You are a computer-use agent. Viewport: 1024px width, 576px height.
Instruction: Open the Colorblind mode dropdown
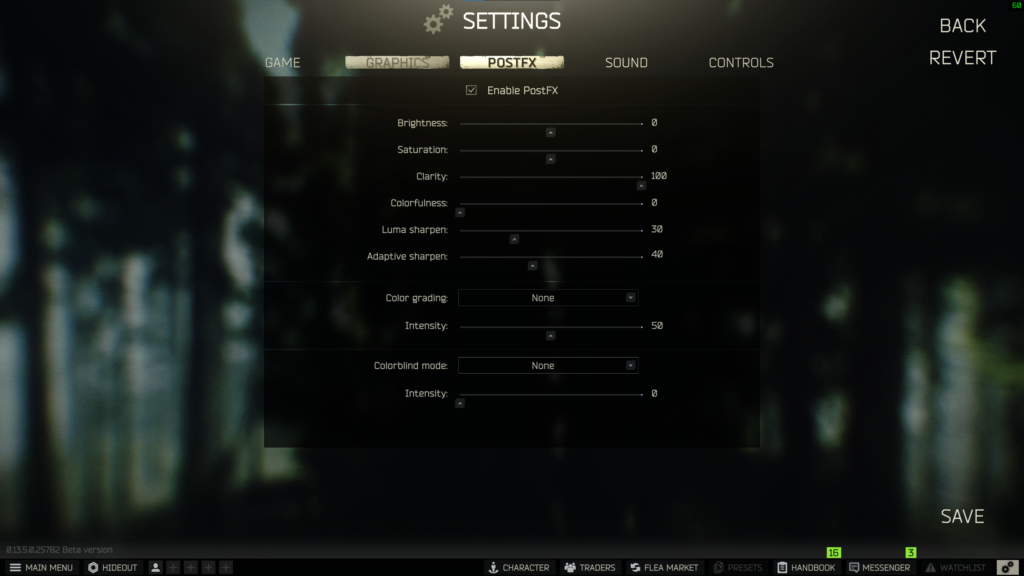pyautogui.click(x=548, y=366)
